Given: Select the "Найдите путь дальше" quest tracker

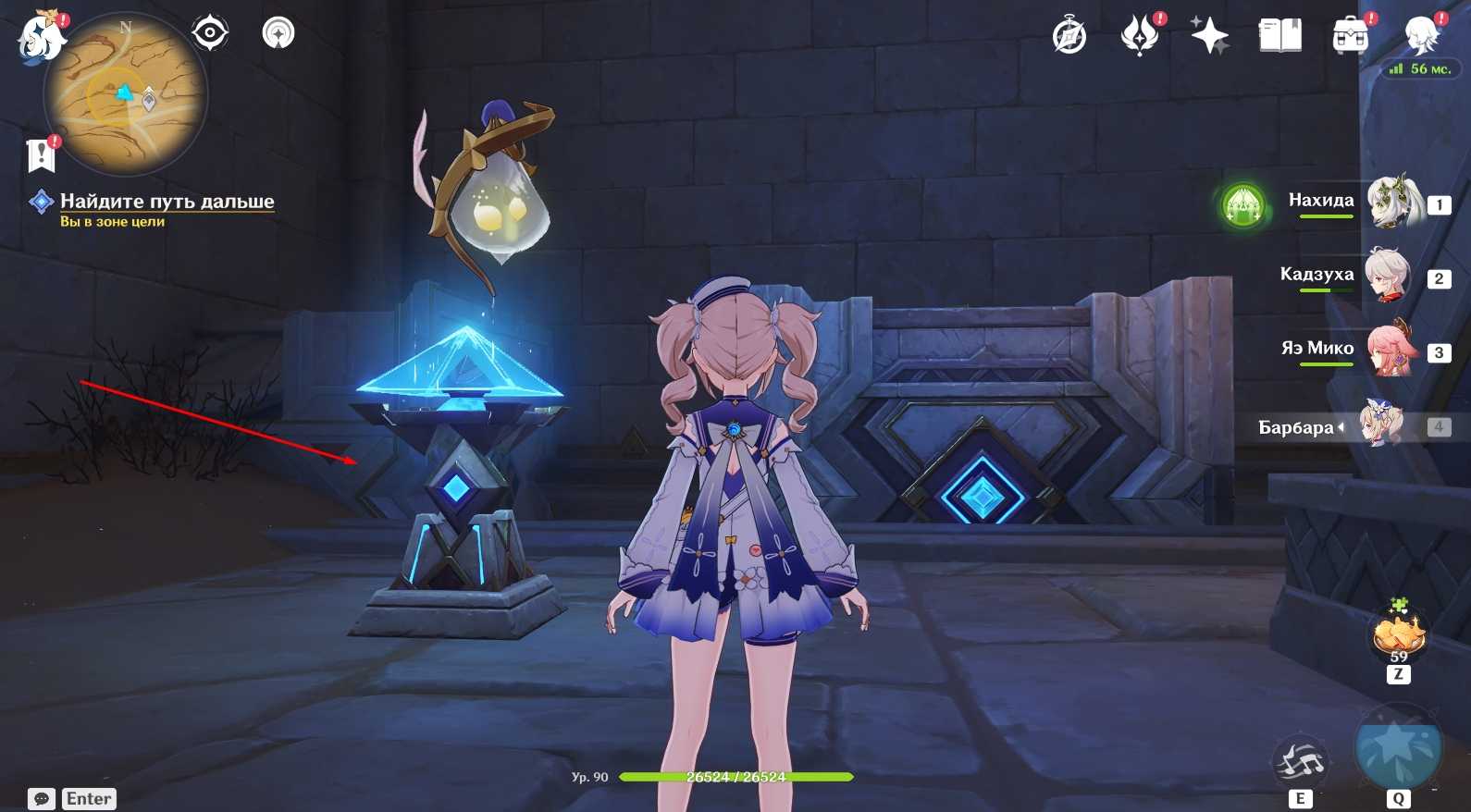Looking at the screenshot, I should [x=167, y=202].
